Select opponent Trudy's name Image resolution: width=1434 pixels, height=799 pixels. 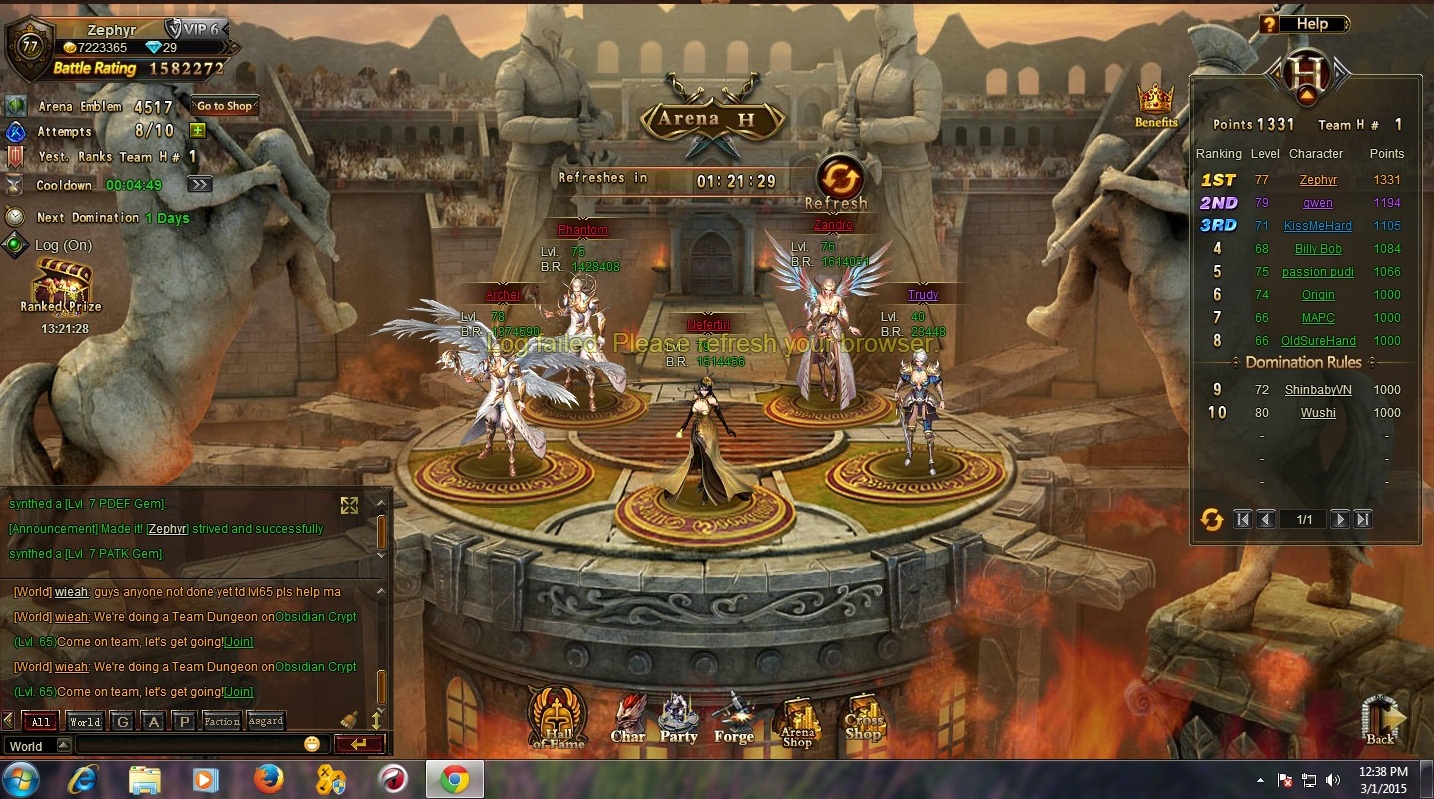(922, 295)
